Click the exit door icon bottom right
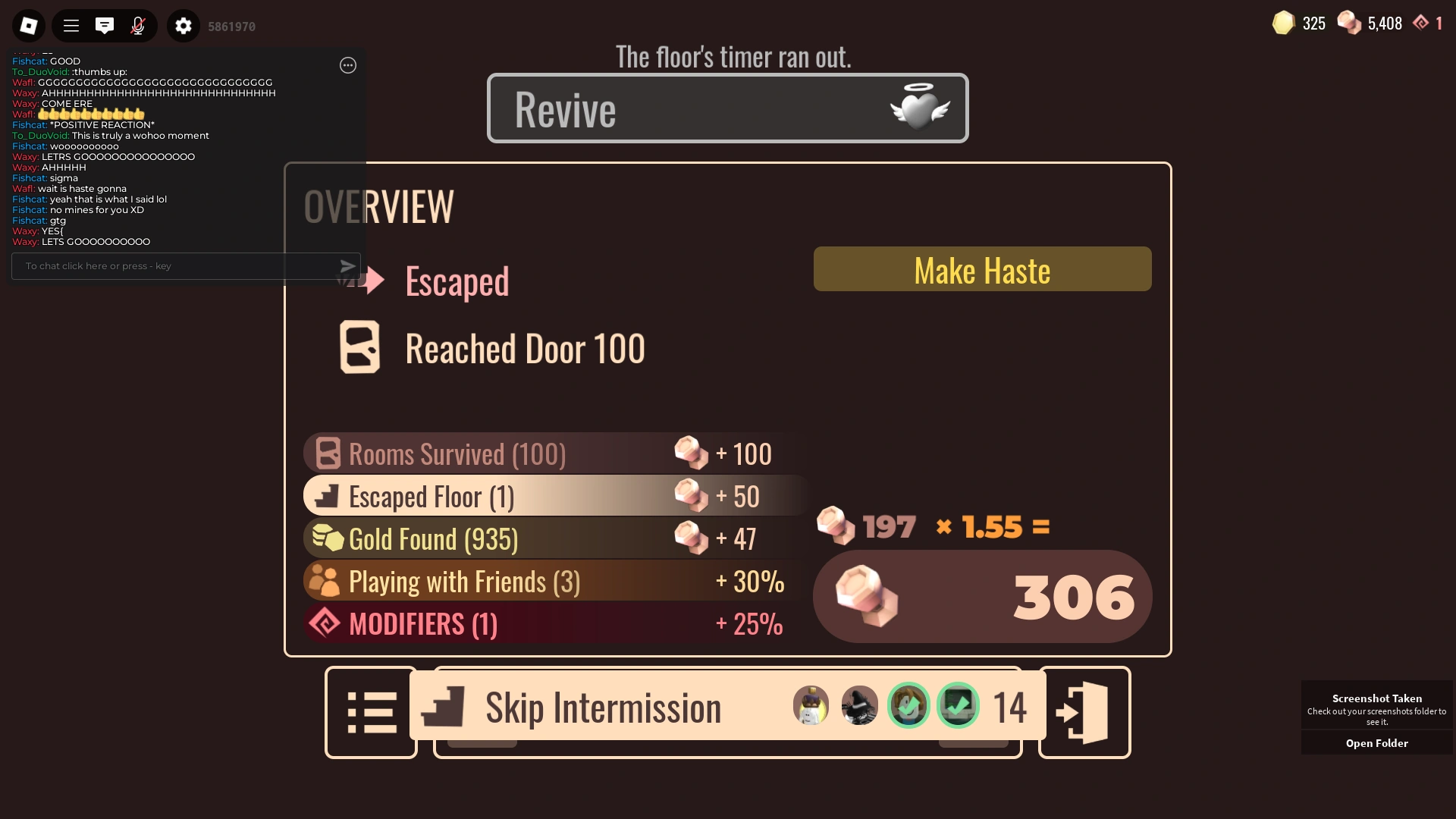 1084,711
